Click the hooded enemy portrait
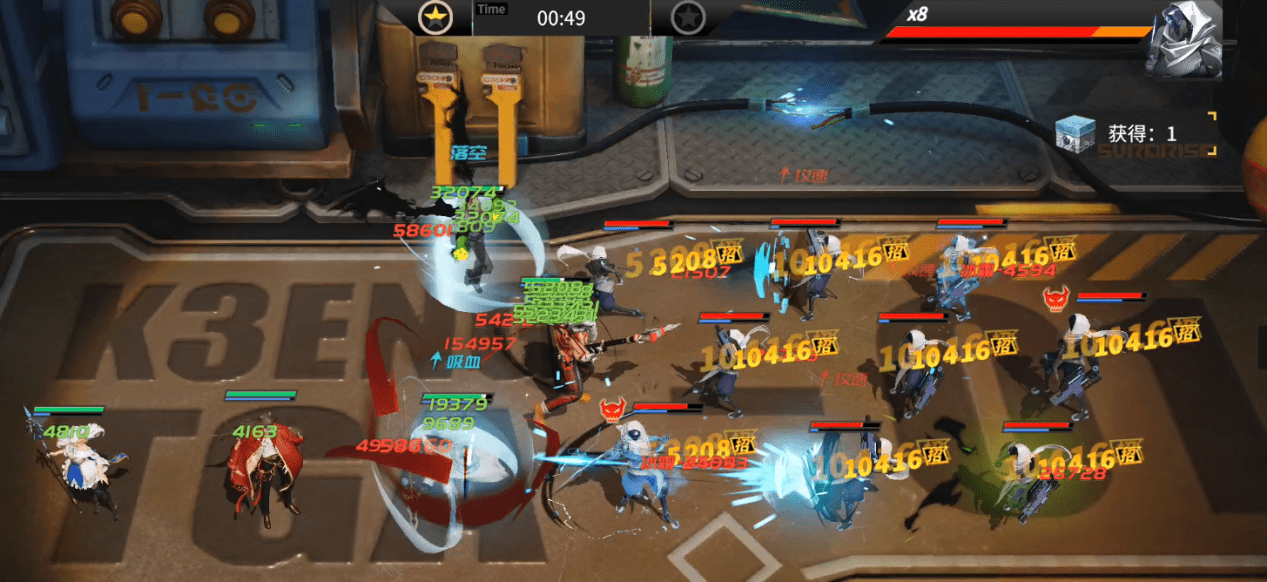Image resolution: width=1267 pixels, height=582 pixels. [x=1185, y=41]
